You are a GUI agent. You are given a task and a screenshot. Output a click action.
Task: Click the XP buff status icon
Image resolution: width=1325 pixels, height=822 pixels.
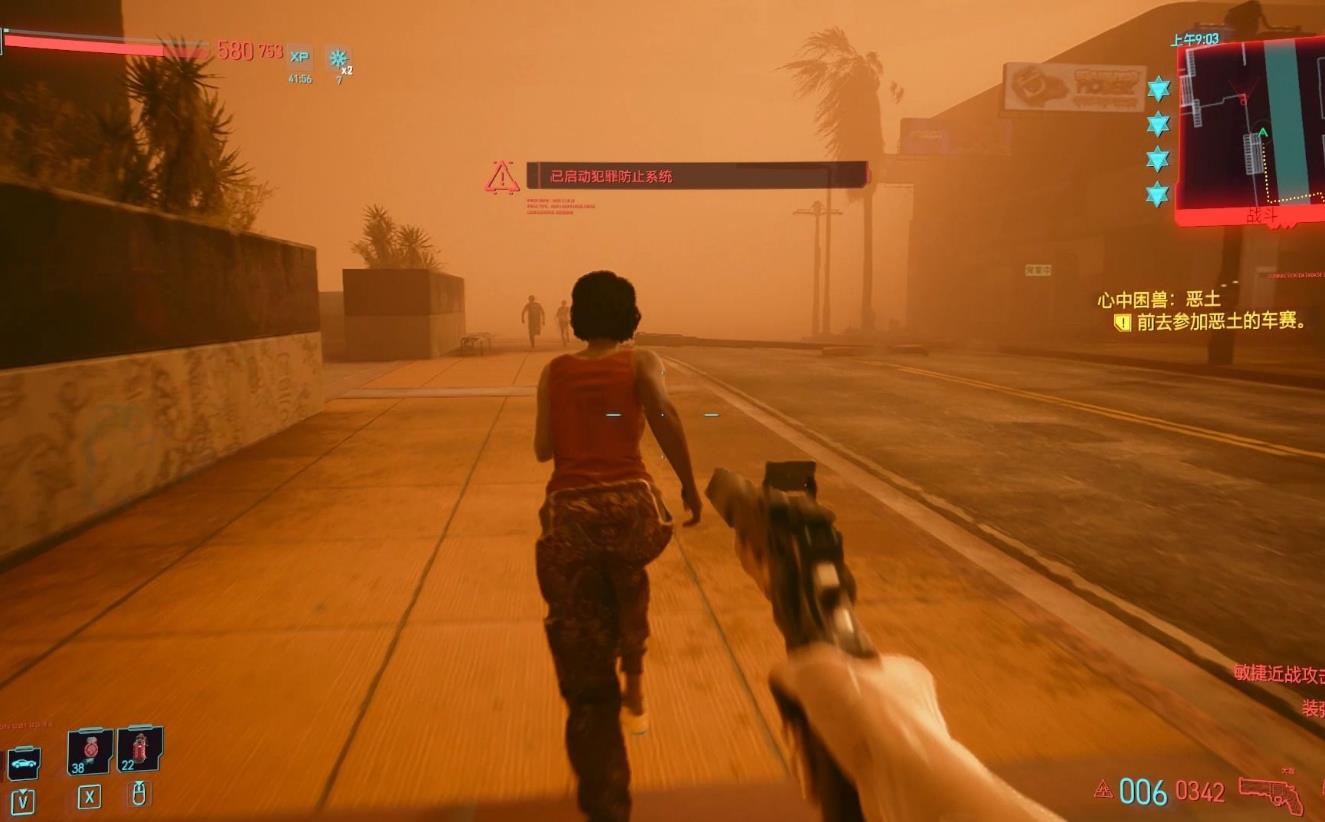pos(299,57)
